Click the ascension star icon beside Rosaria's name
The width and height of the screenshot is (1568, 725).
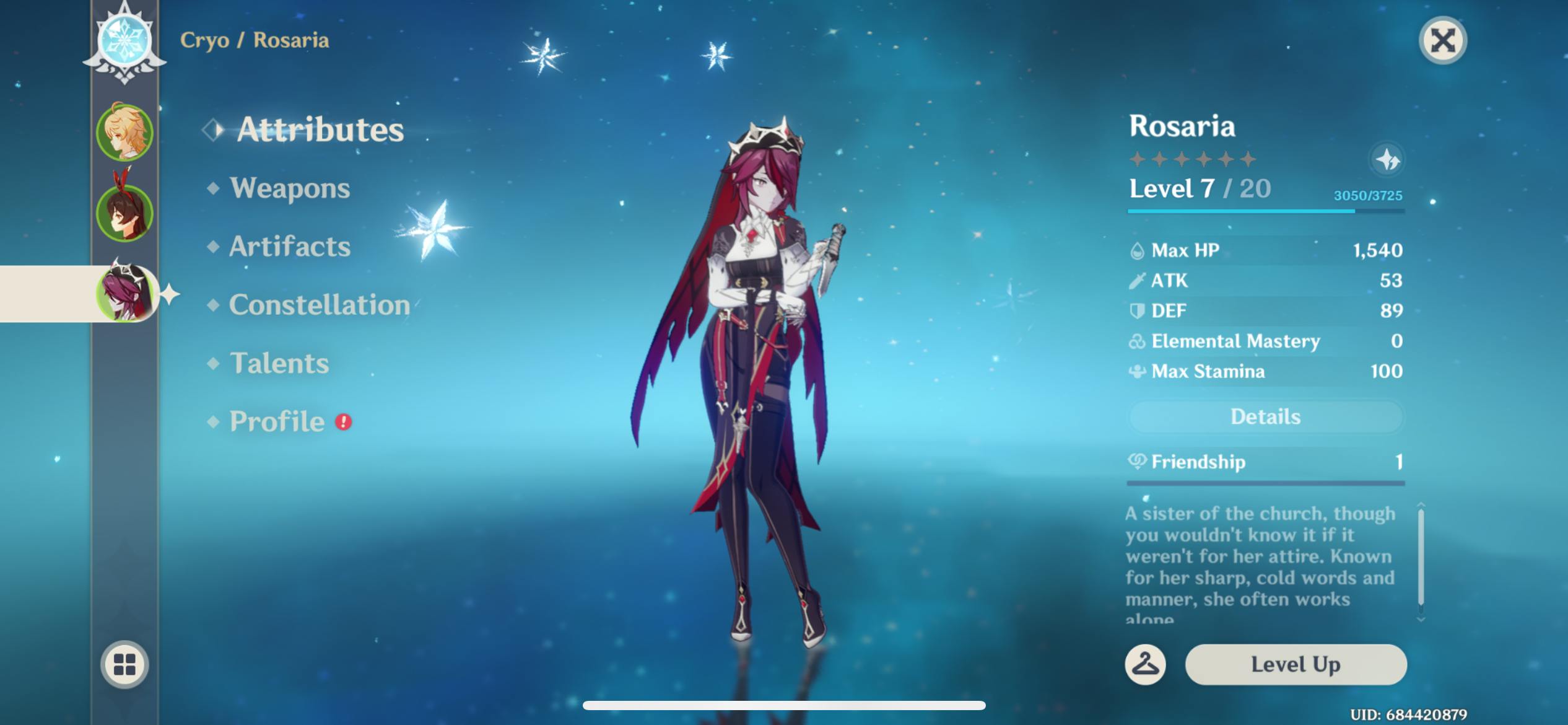pos(1387,160)
